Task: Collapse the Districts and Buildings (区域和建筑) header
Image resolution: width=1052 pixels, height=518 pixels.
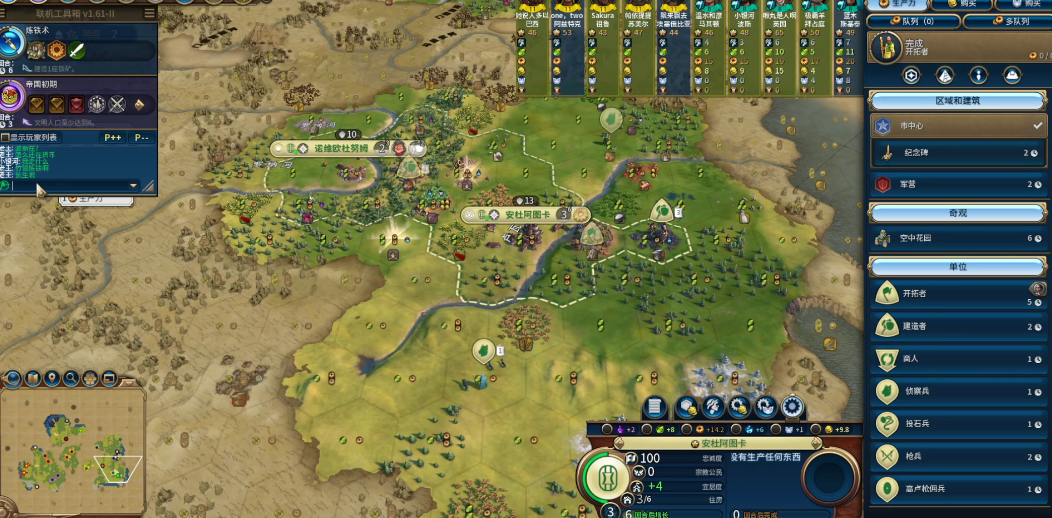Action: tap(958, 101)
